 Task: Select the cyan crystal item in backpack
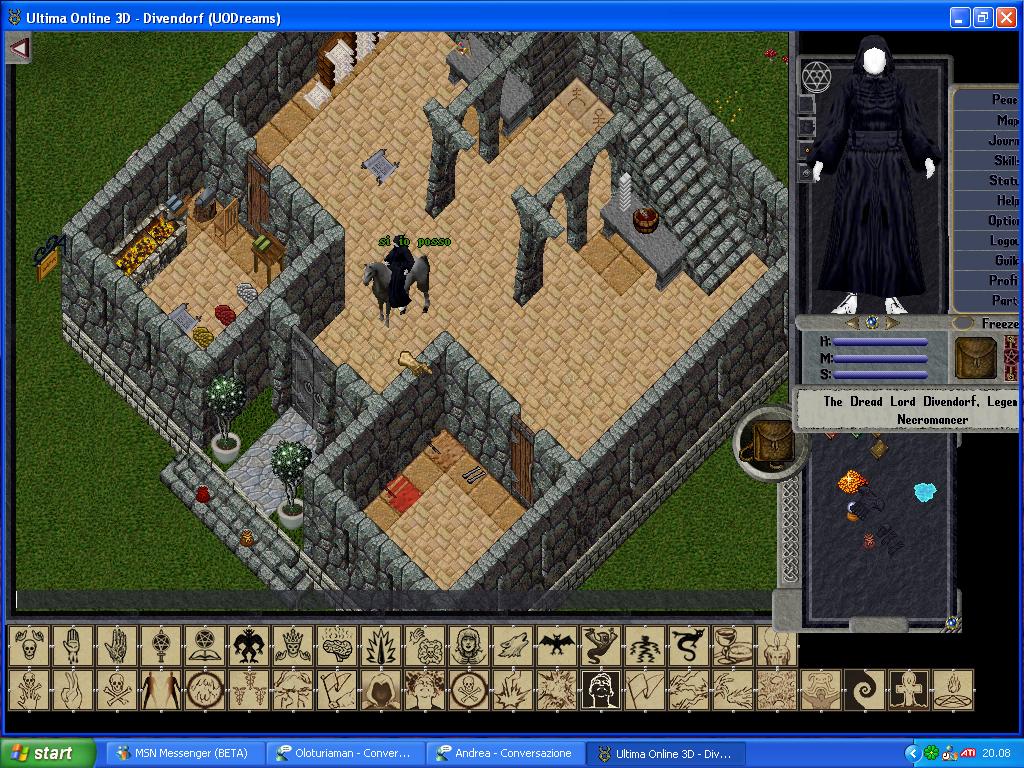925,491
